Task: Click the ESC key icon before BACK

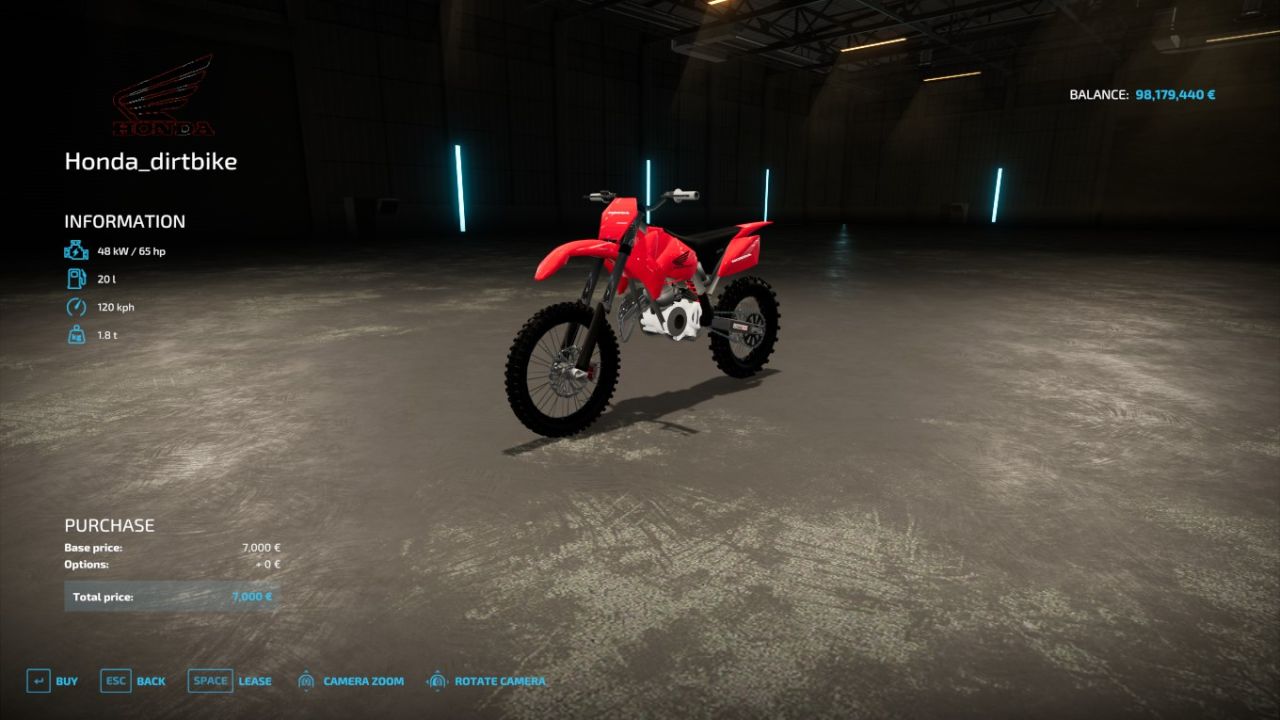Action: pos(114,680)
